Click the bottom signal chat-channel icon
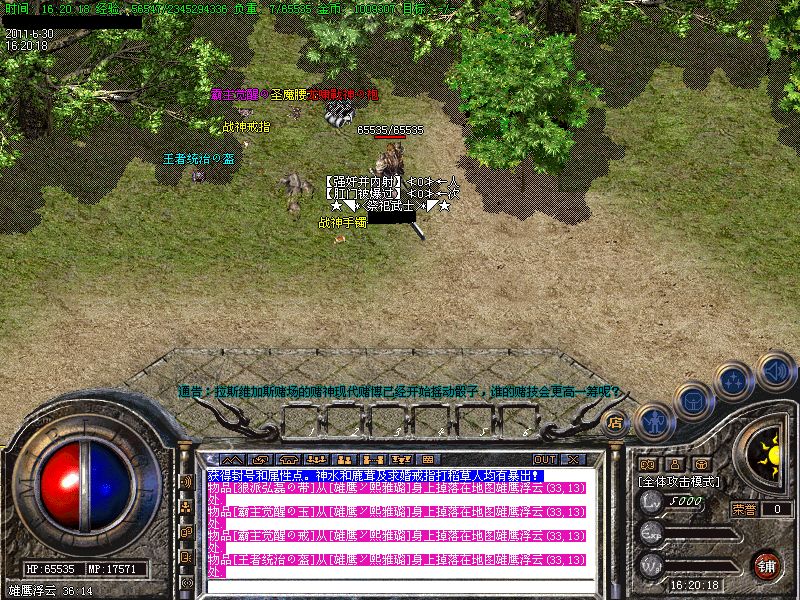The height and width of the screenshot is (600, 800). click(186, 581)
